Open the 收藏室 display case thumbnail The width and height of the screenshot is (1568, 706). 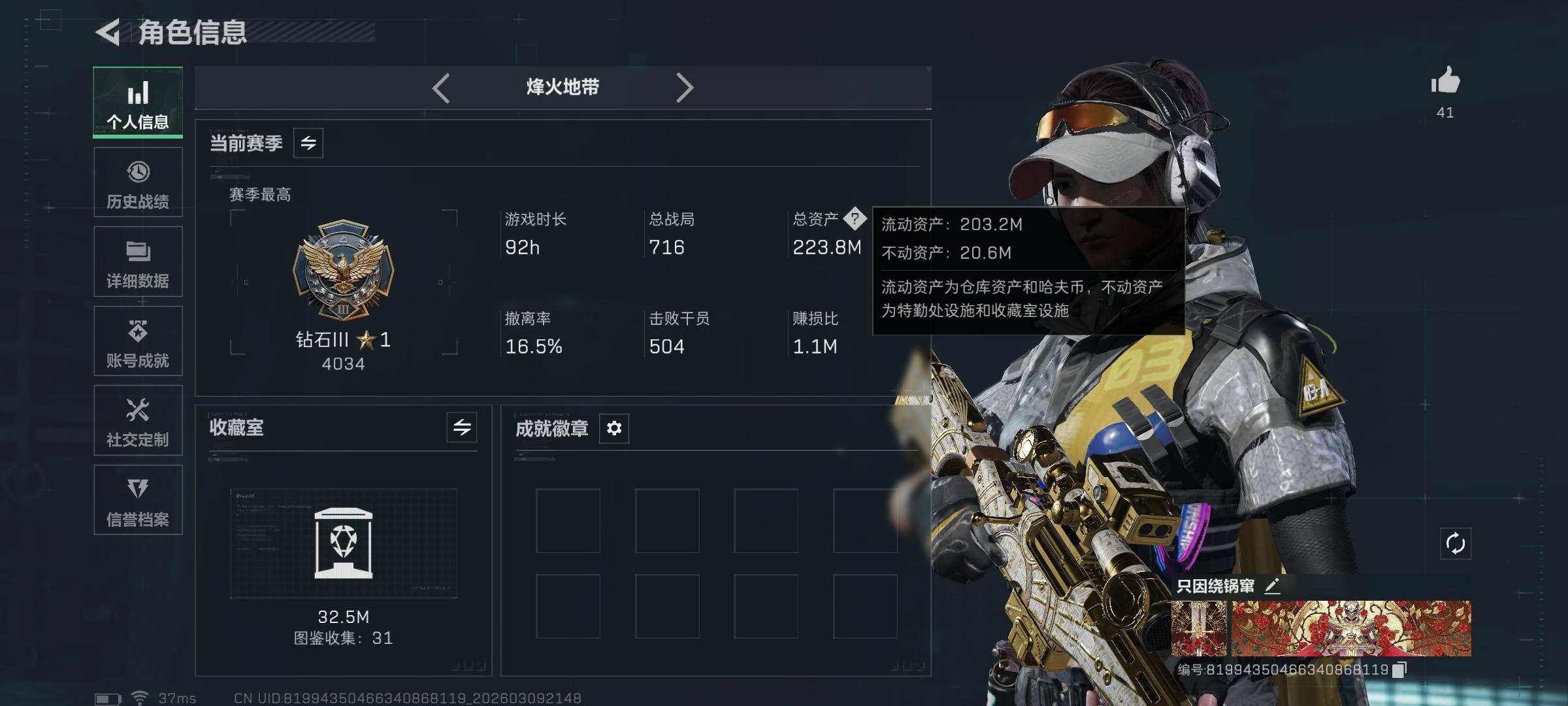click(344, 543)
